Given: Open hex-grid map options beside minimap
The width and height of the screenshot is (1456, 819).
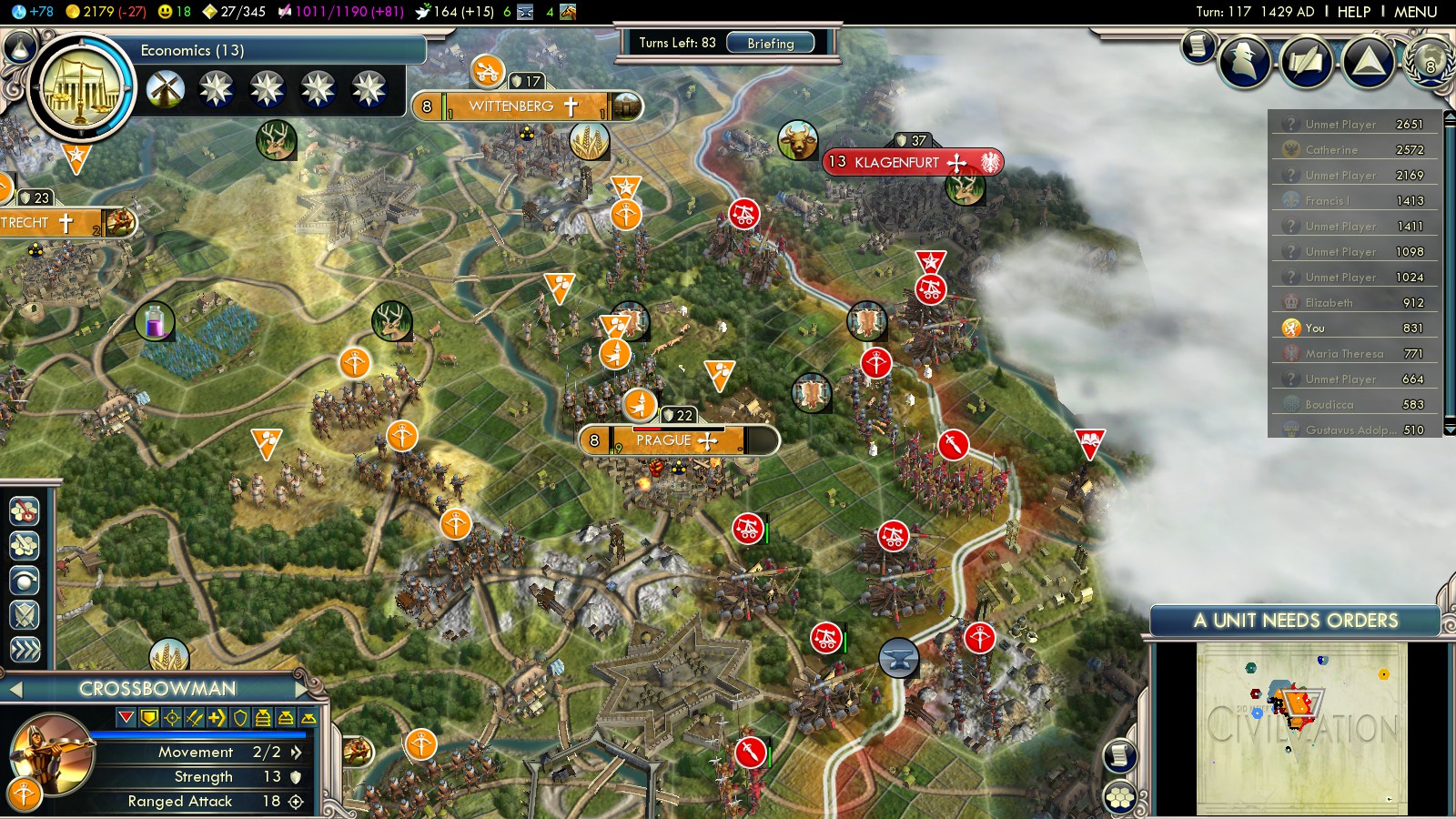Looking at the screenshot, I should pyautogui.click(x=1120, y=798).
